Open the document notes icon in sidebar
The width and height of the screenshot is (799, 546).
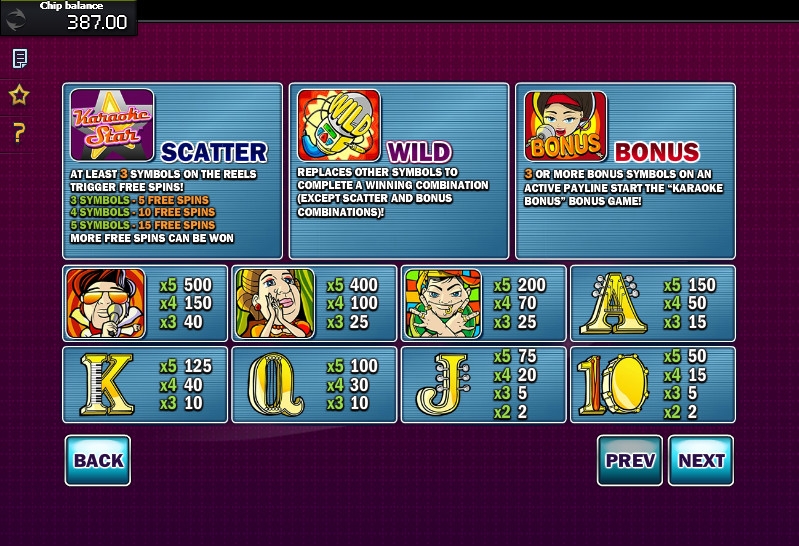coord(19,59)
